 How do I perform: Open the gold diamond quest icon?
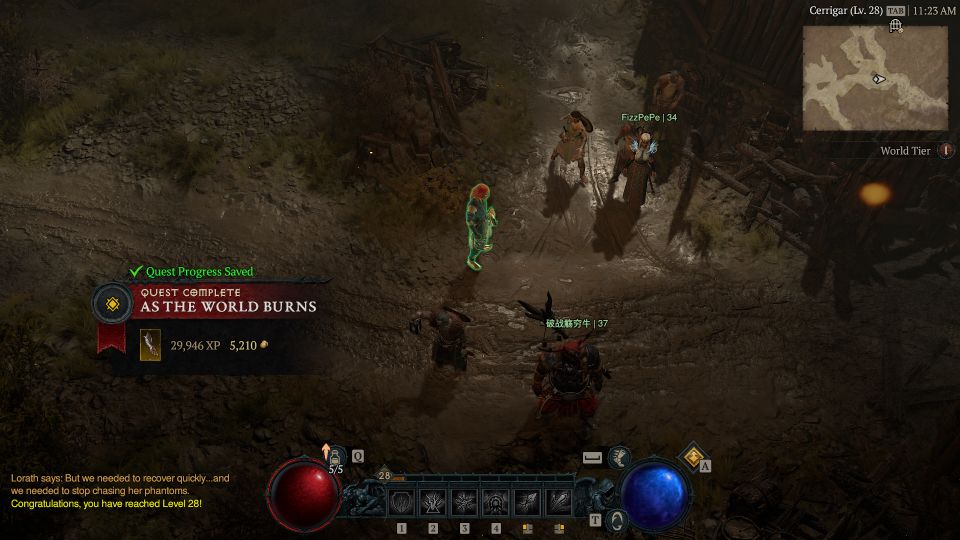pos(694,456)
